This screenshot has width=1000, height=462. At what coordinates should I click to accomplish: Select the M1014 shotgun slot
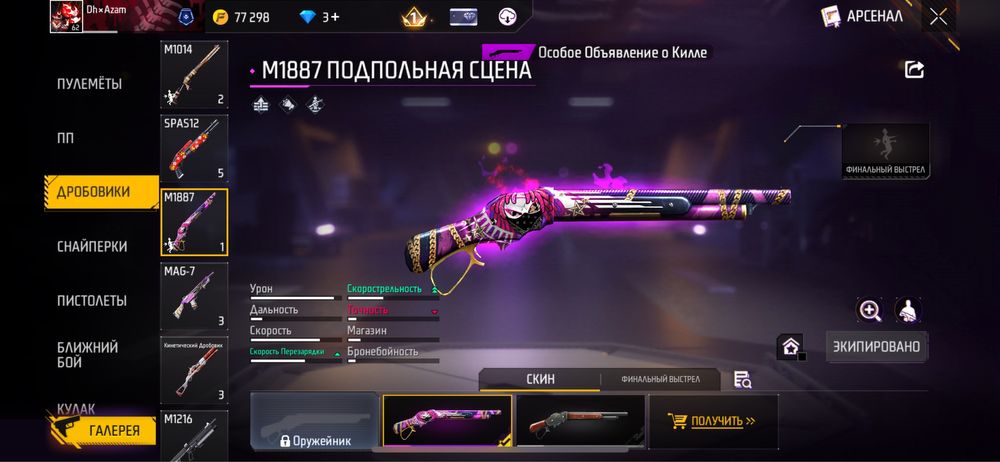(x=194, y=75)
